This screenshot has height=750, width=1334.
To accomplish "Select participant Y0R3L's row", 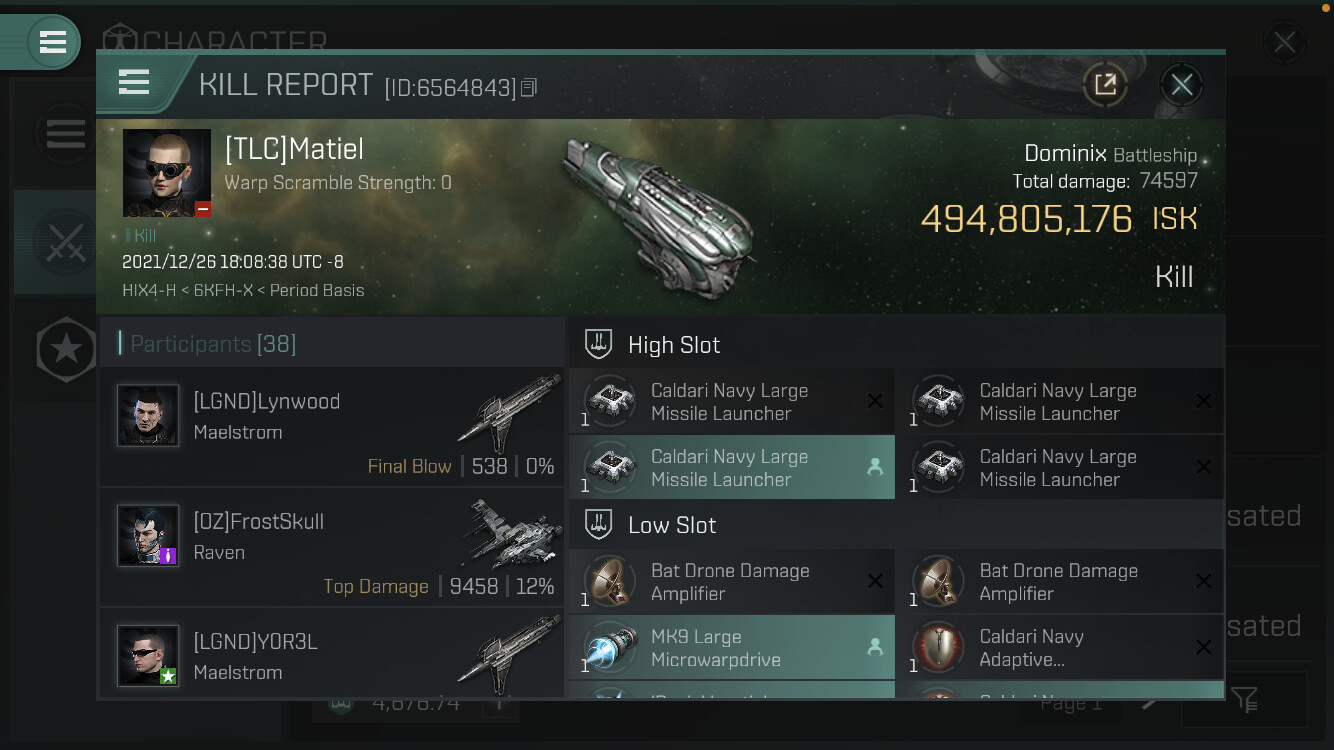I will (332, 656).
